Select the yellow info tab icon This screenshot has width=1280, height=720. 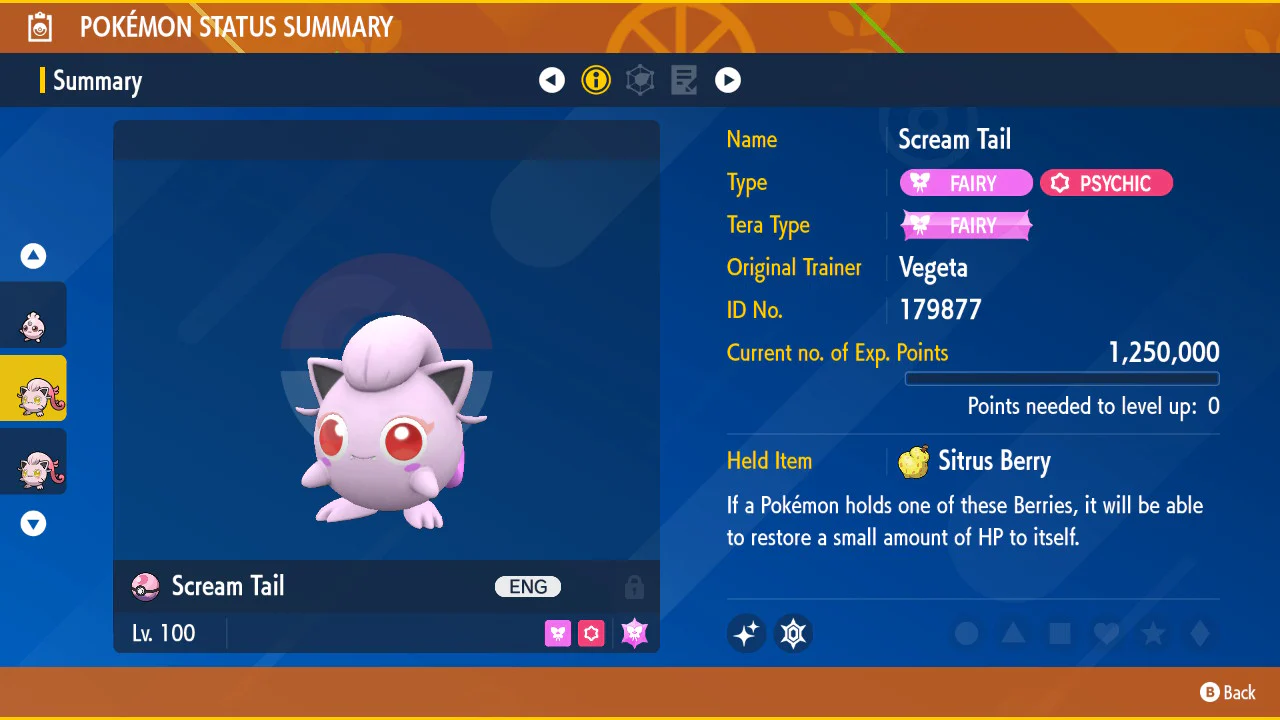click(x=596, y=80)
